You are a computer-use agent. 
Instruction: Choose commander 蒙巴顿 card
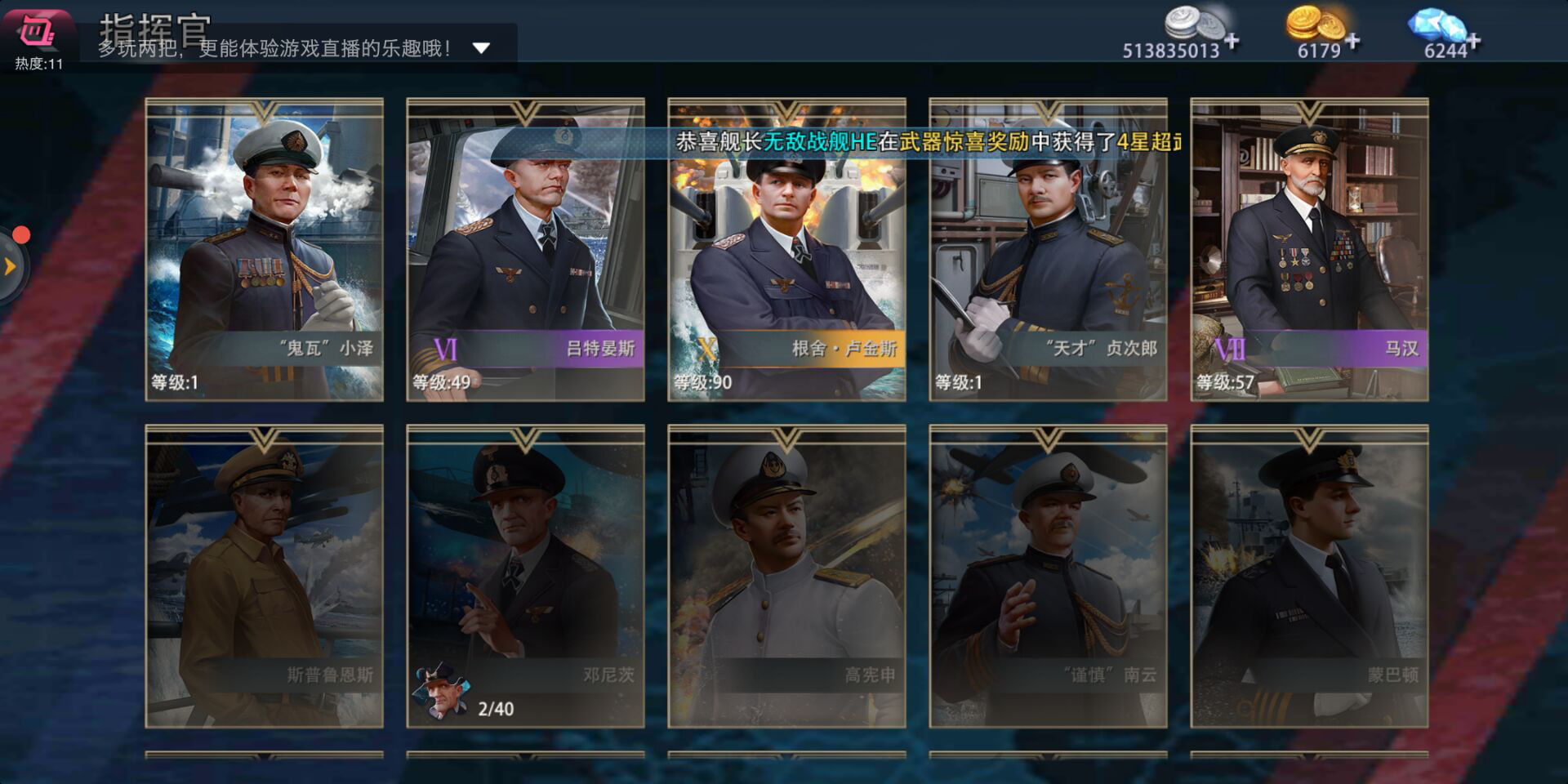[1309, 576]
